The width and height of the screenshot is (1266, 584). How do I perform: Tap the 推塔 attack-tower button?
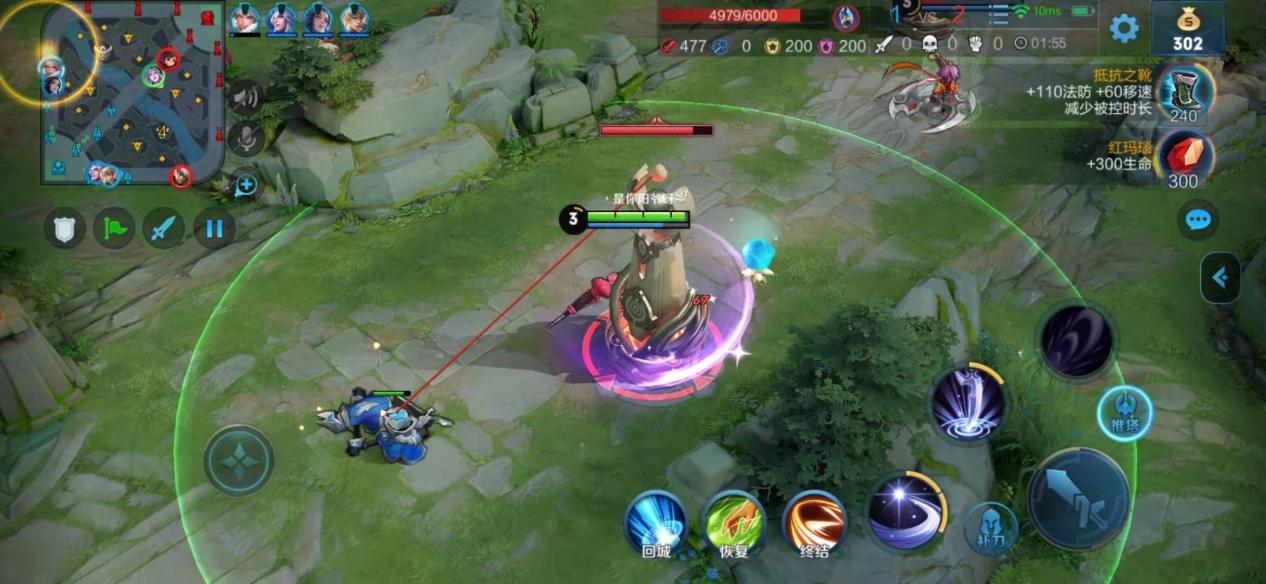tap(1124, 414)
